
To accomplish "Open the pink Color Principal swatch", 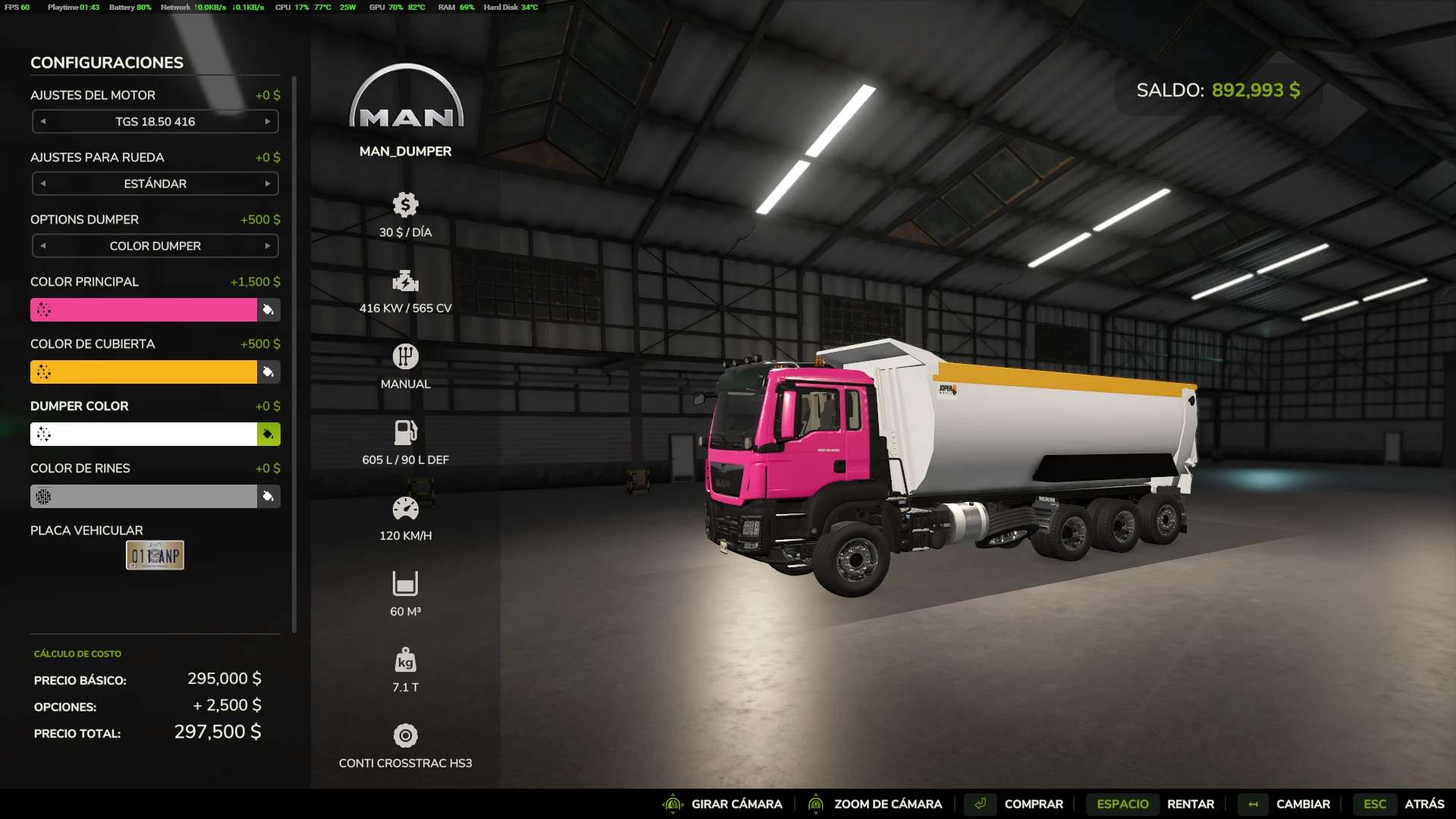I will [144, 309].
